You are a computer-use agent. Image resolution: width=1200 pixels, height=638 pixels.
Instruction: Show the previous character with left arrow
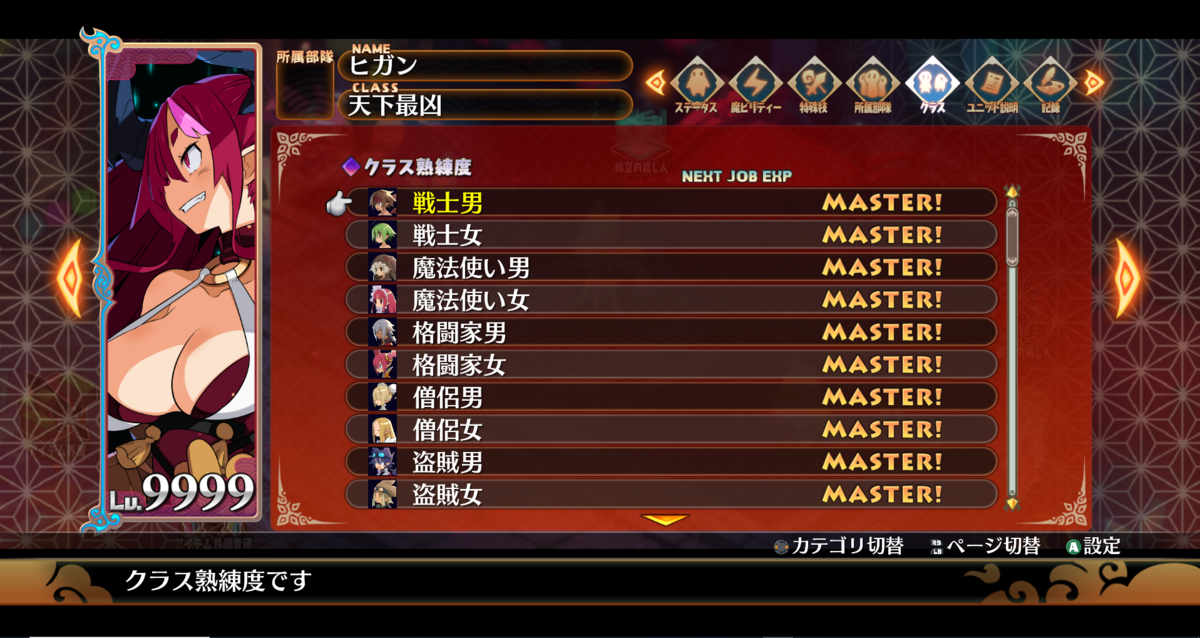pyautogui.click(x=70, y=277)
